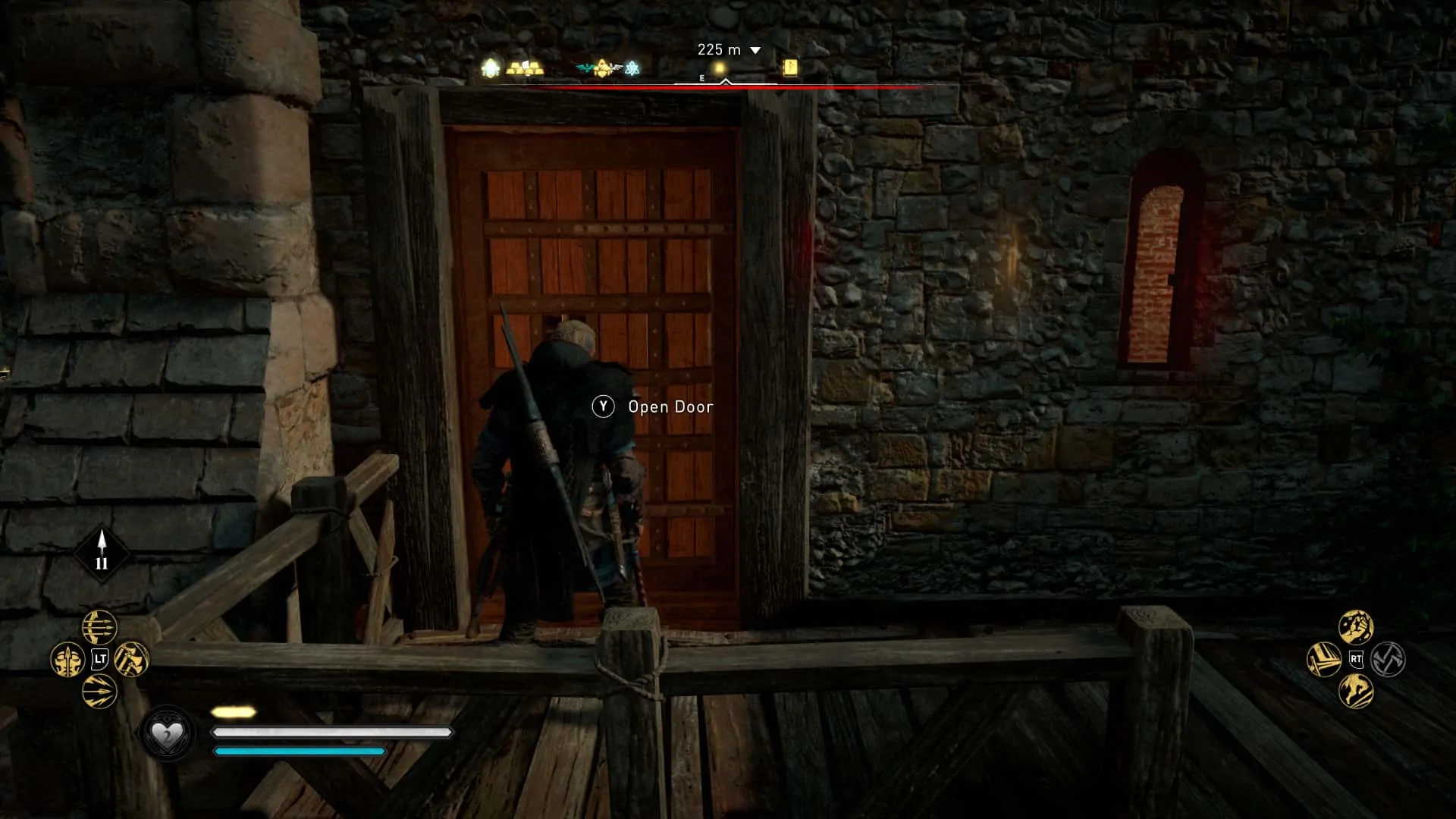Click the Open Door text label

[670, 407]
